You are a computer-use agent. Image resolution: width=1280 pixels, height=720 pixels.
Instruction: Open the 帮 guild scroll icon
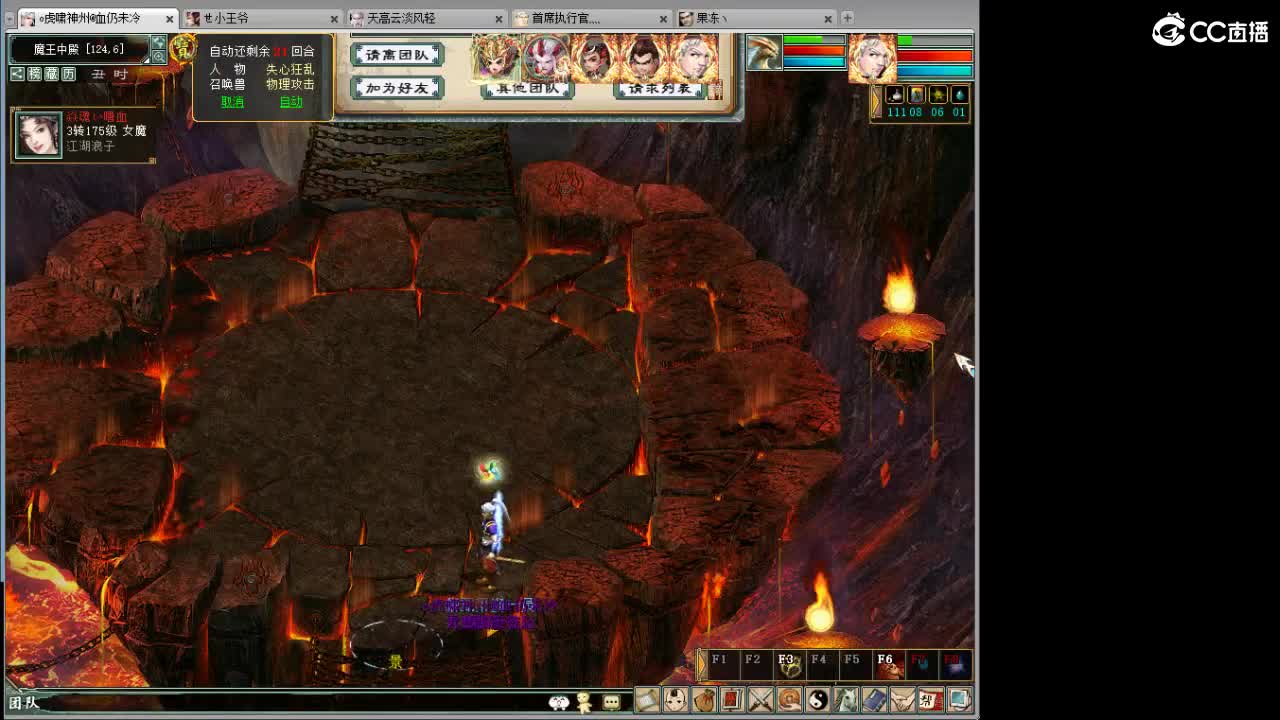pyautogui.click(x=931, y=702)
